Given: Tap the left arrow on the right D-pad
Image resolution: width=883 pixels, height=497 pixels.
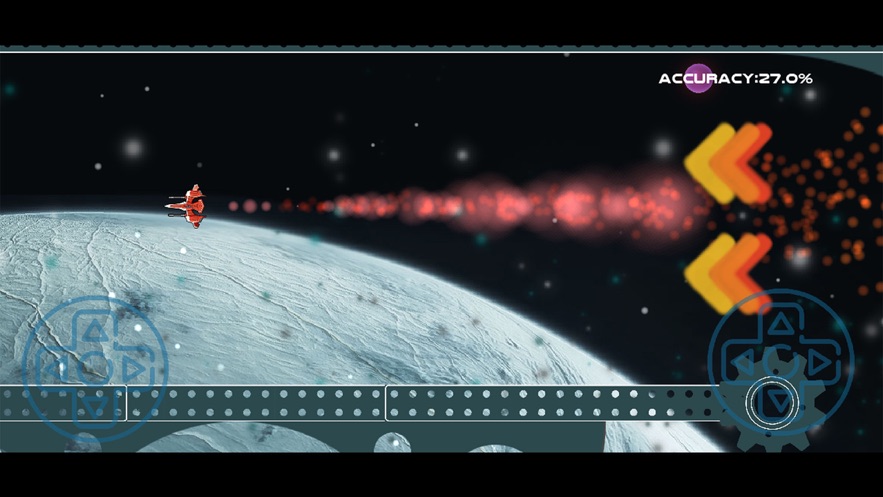Looking at the screenshot, I should 741,361.
